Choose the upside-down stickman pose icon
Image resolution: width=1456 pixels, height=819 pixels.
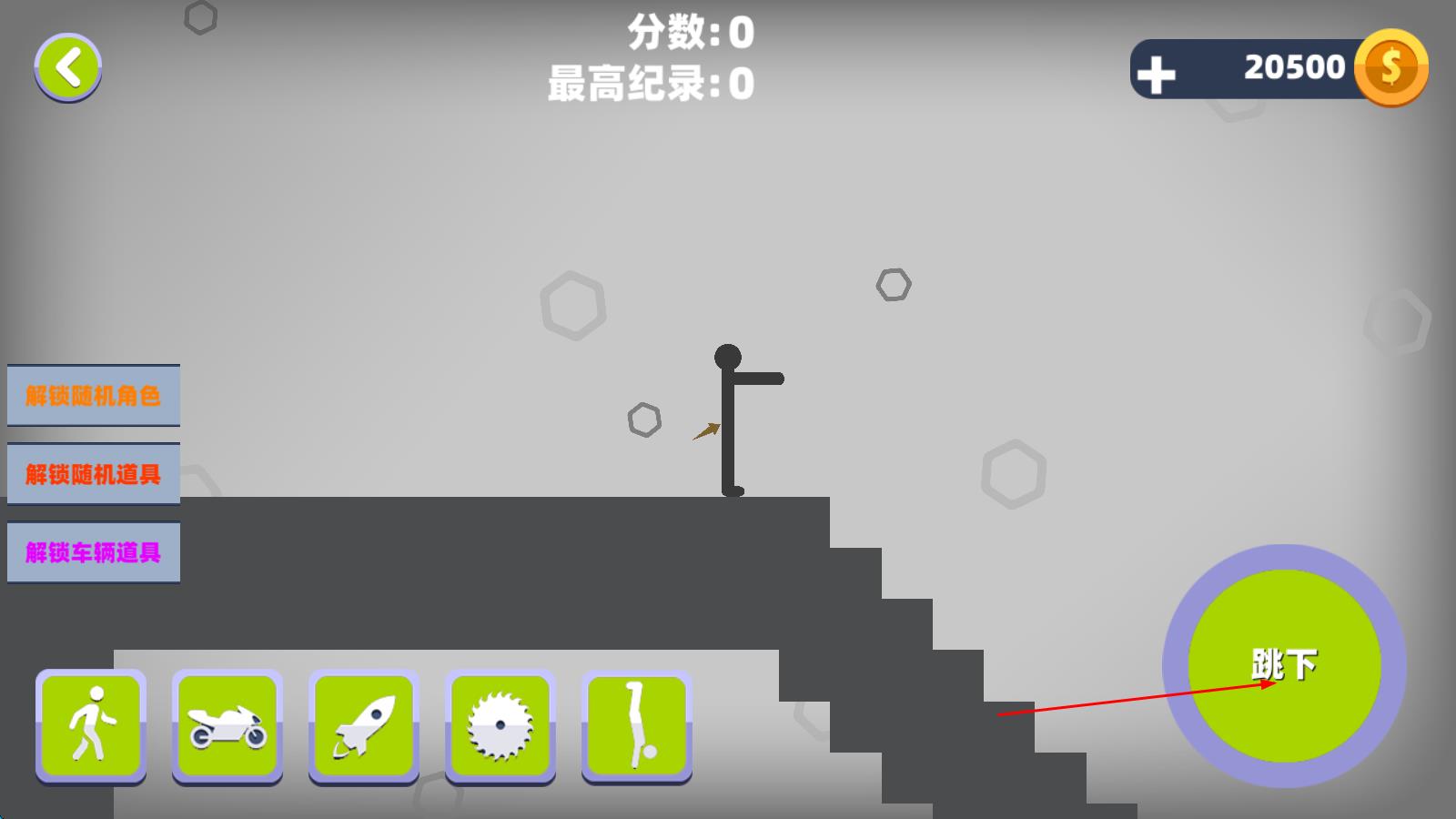637,725
